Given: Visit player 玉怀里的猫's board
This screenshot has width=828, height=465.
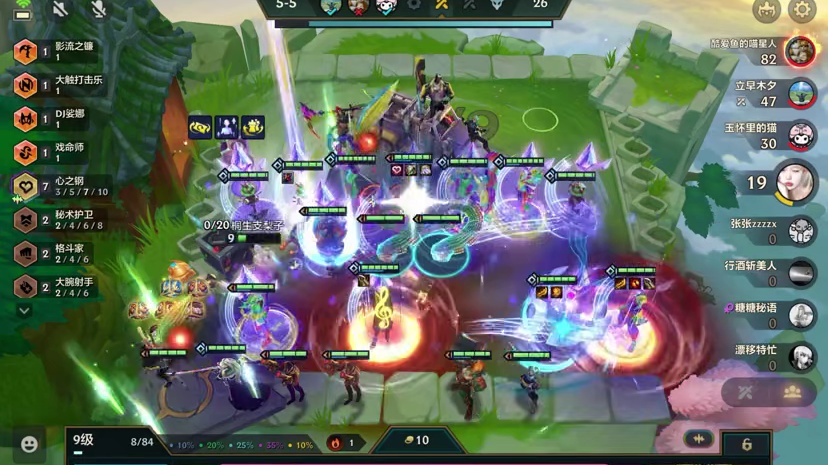Looking at the screenshot, I should pyautogui.click(x=800, y=136).
